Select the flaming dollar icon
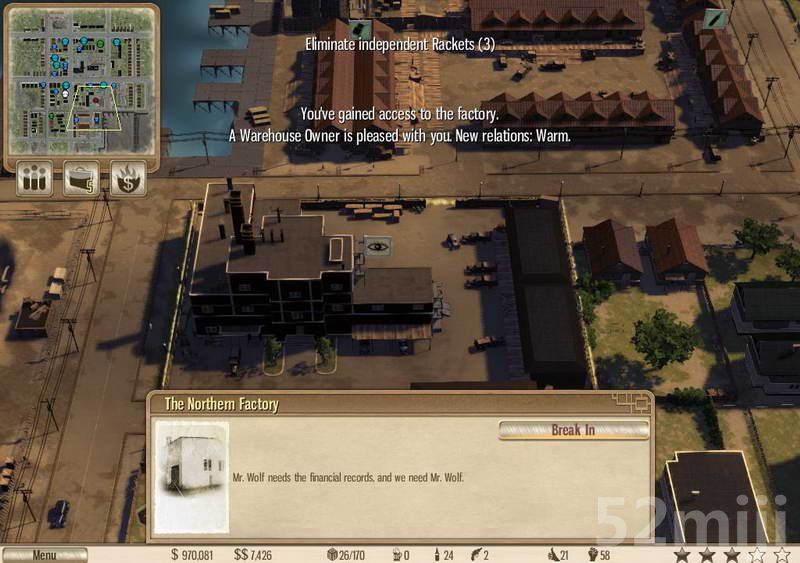 pyautogui.click(x=128, y=179)
